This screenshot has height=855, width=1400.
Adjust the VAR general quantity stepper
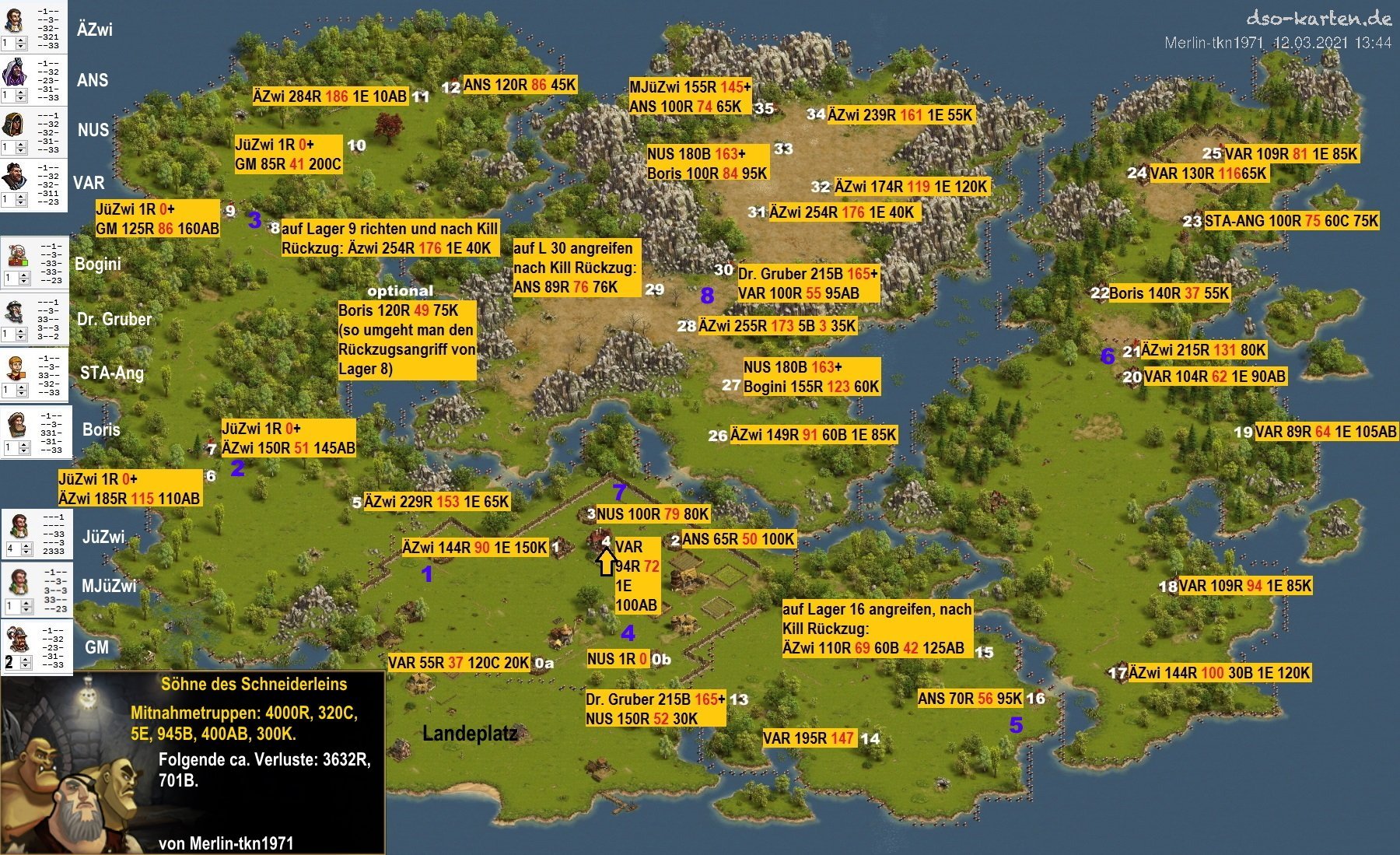pyautogui.click(x=14, y=200)
